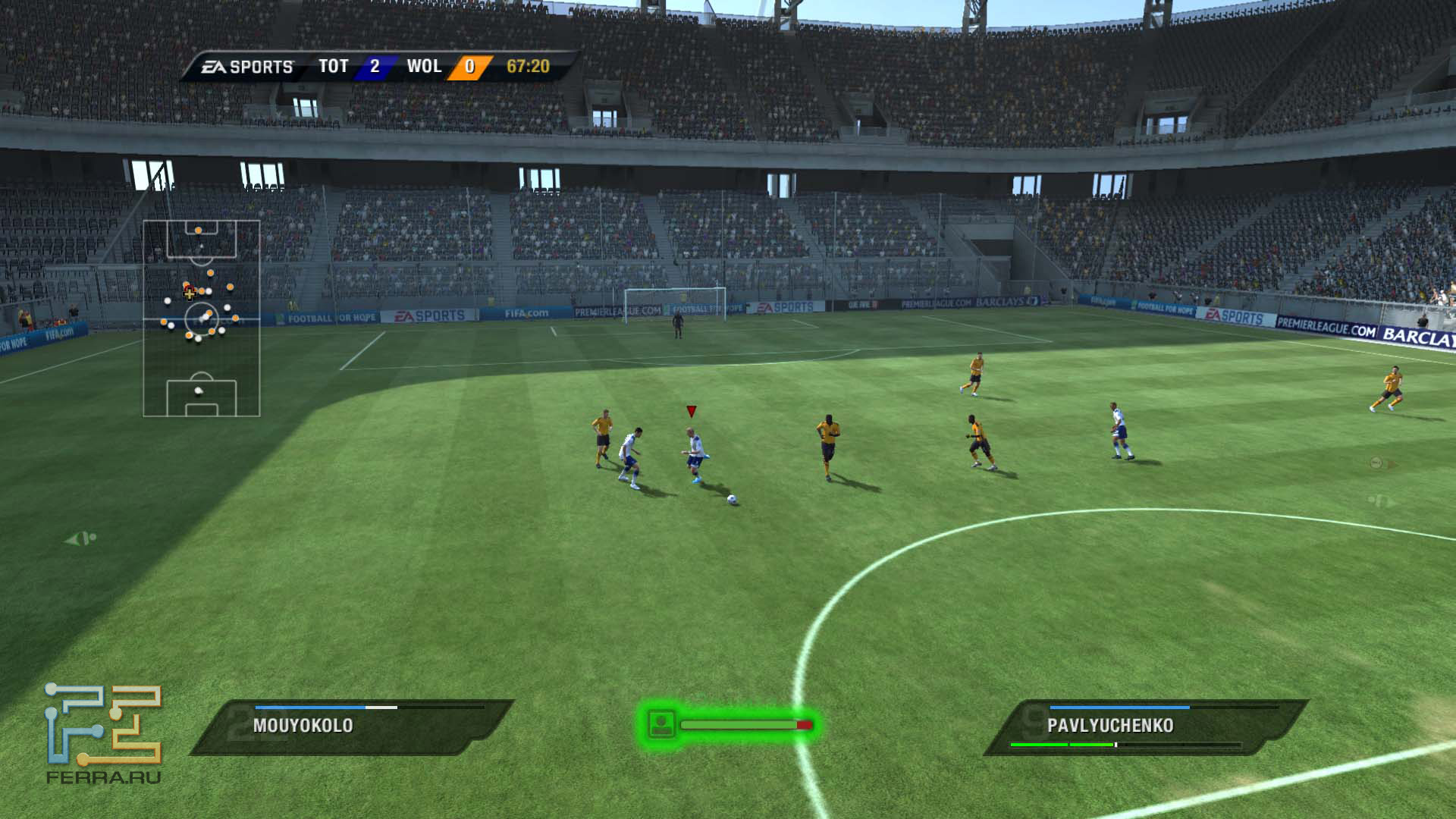The height and width of the screenshot is (819, 1456).
Task: Select the Pavlyuchenko player name panel
Action: tap(1144, 726)
